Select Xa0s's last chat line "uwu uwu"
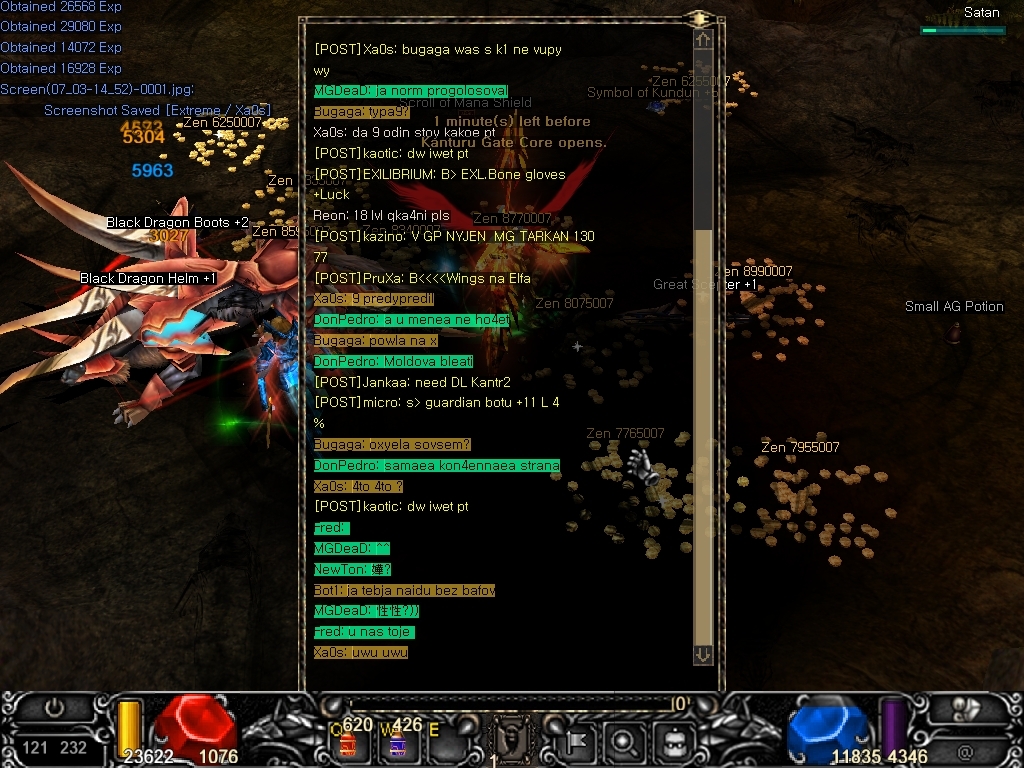 (360, 653)
